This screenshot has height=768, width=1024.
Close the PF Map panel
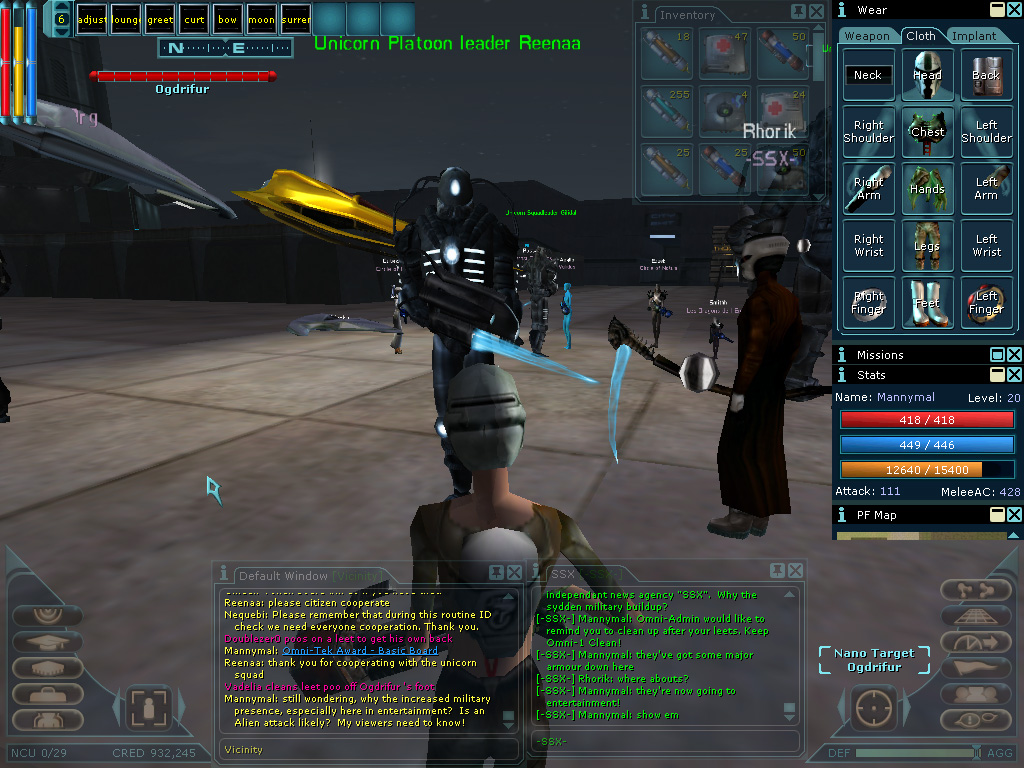[1014, 514]
